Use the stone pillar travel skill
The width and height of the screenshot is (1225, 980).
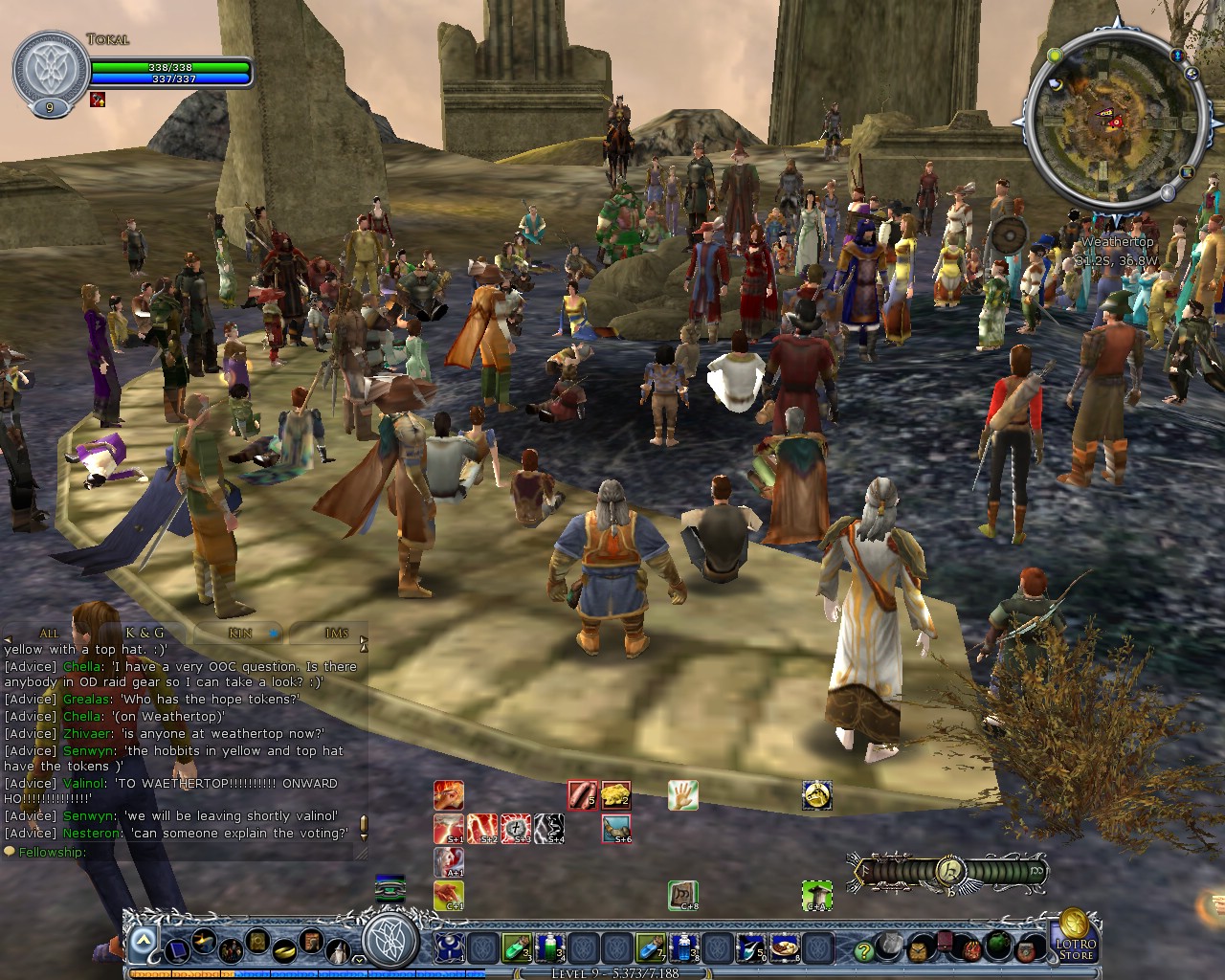816,895
